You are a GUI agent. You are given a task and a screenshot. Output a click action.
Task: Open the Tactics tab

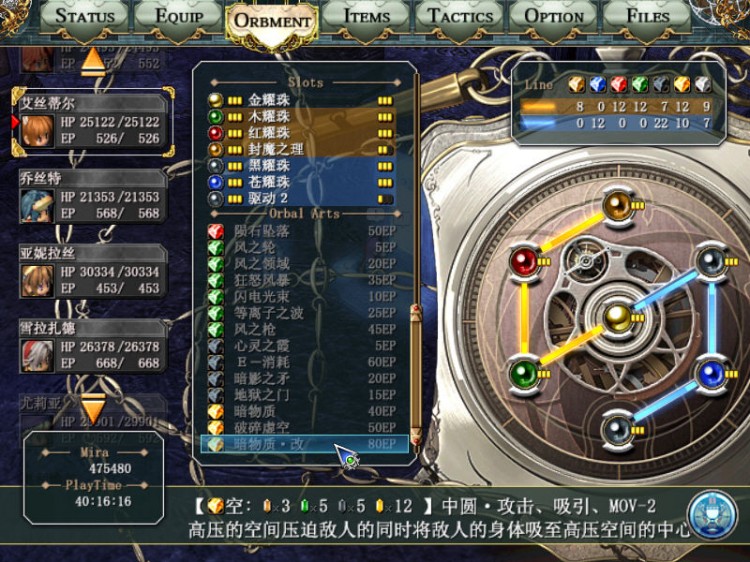(459, 16)
